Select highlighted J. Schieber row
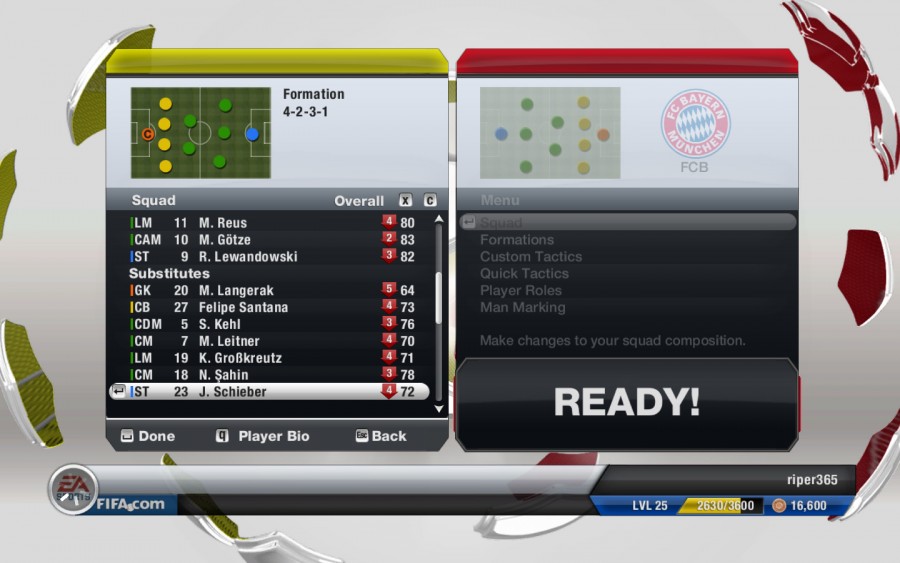The height and width of the screenshot is (563, 900). pos(270,392)
